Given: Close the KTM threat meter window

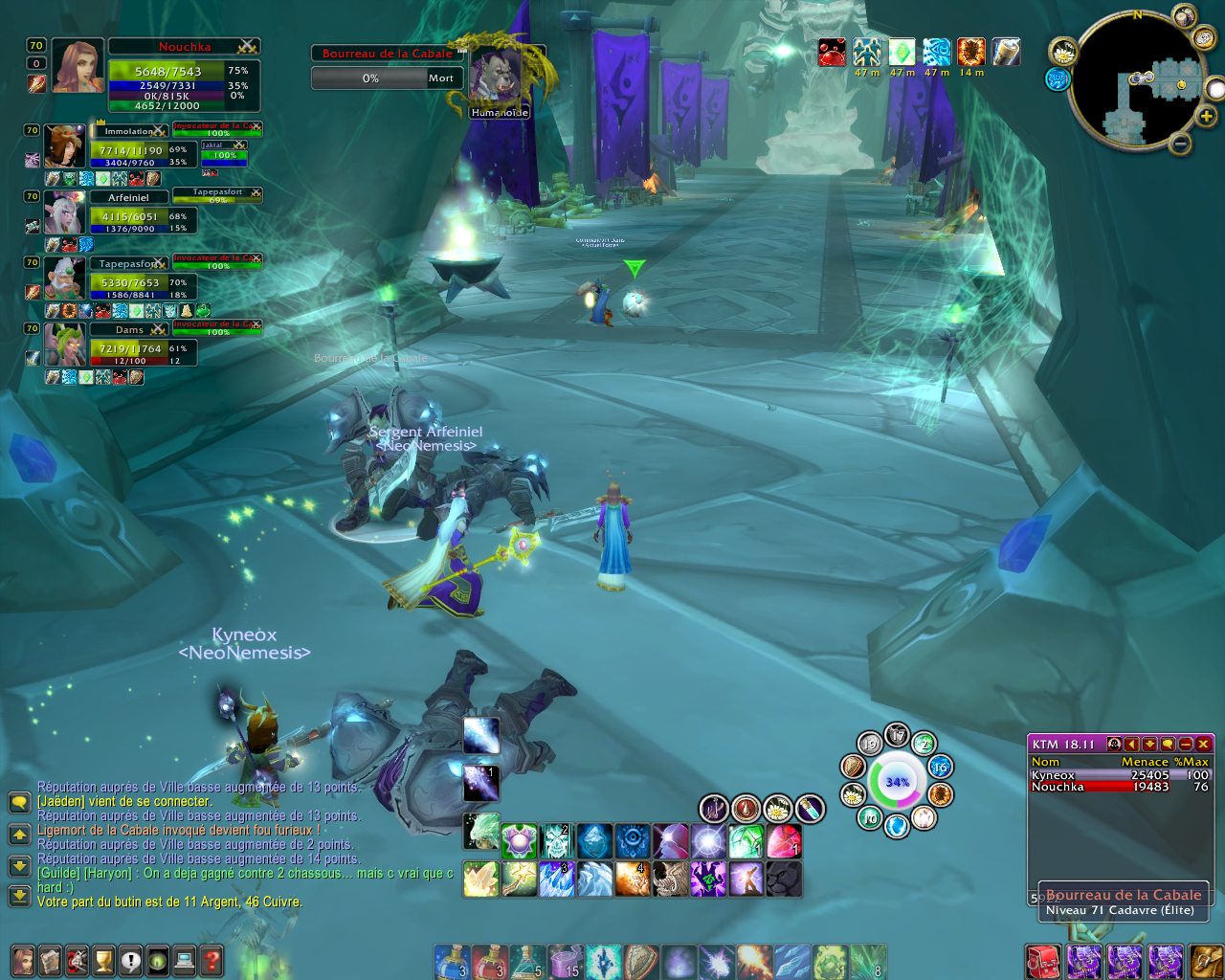Looking at the screenshot, I should pyautogui.click(x=1203, y=744).
